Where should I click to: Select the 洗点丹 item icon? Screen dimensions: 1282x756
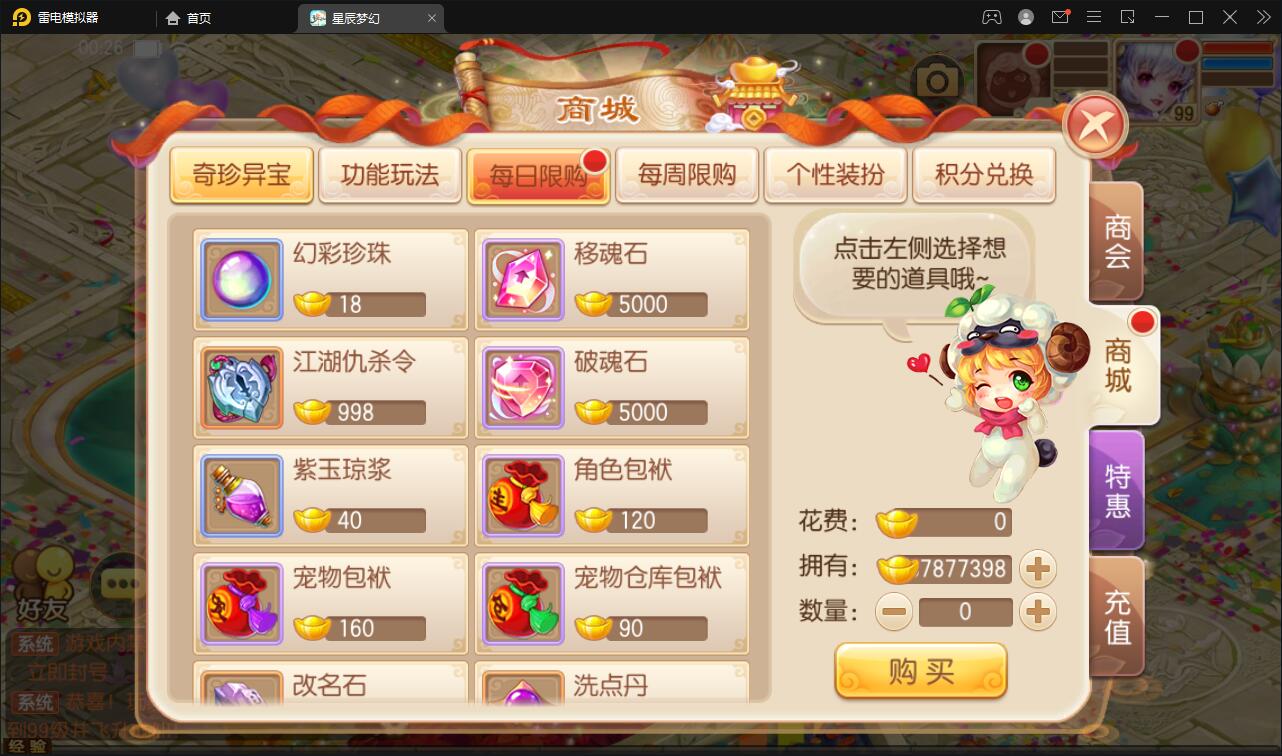[x=523, y=695]
